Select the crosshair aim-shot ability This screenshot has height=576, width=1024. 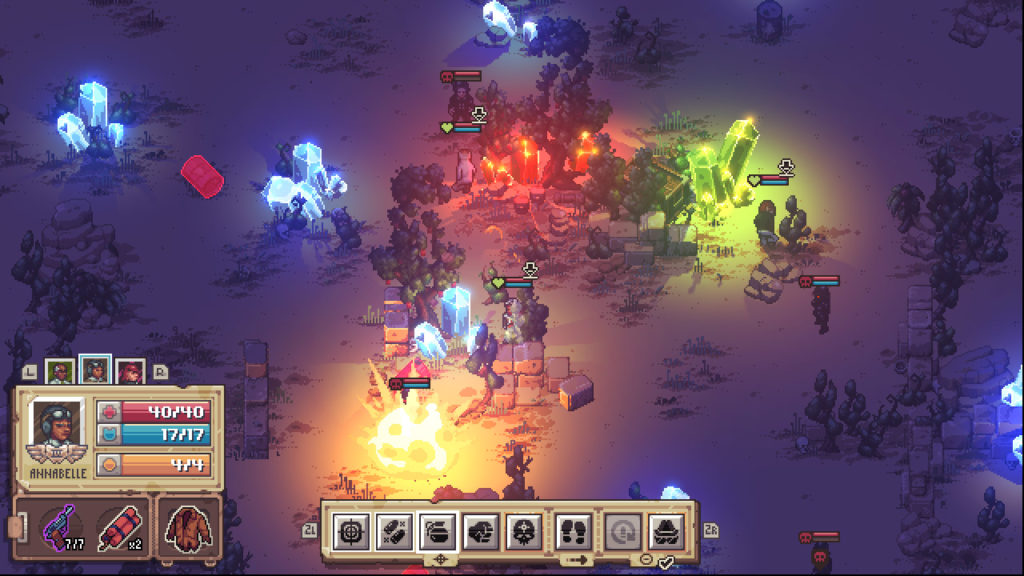351,529
